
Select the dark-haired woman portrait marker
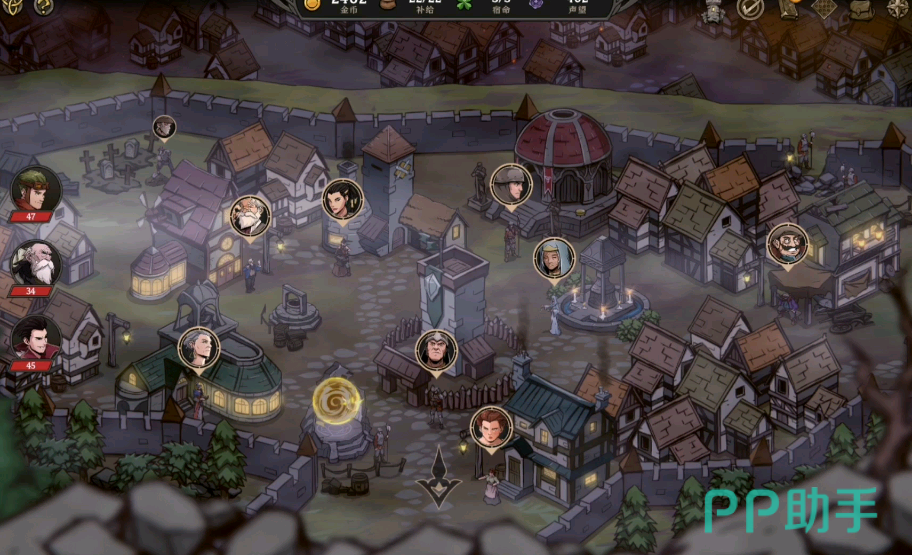[341, 198]
